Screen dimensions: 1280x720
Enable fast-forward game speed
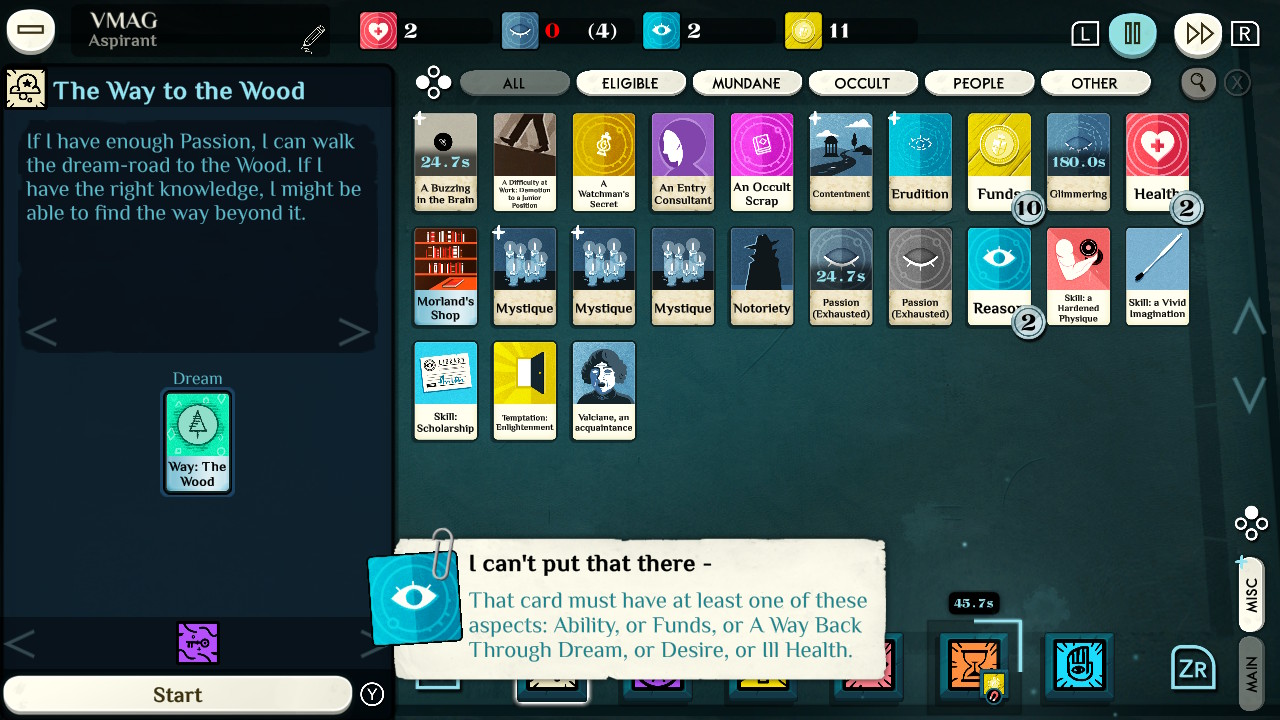[1197, 34]
